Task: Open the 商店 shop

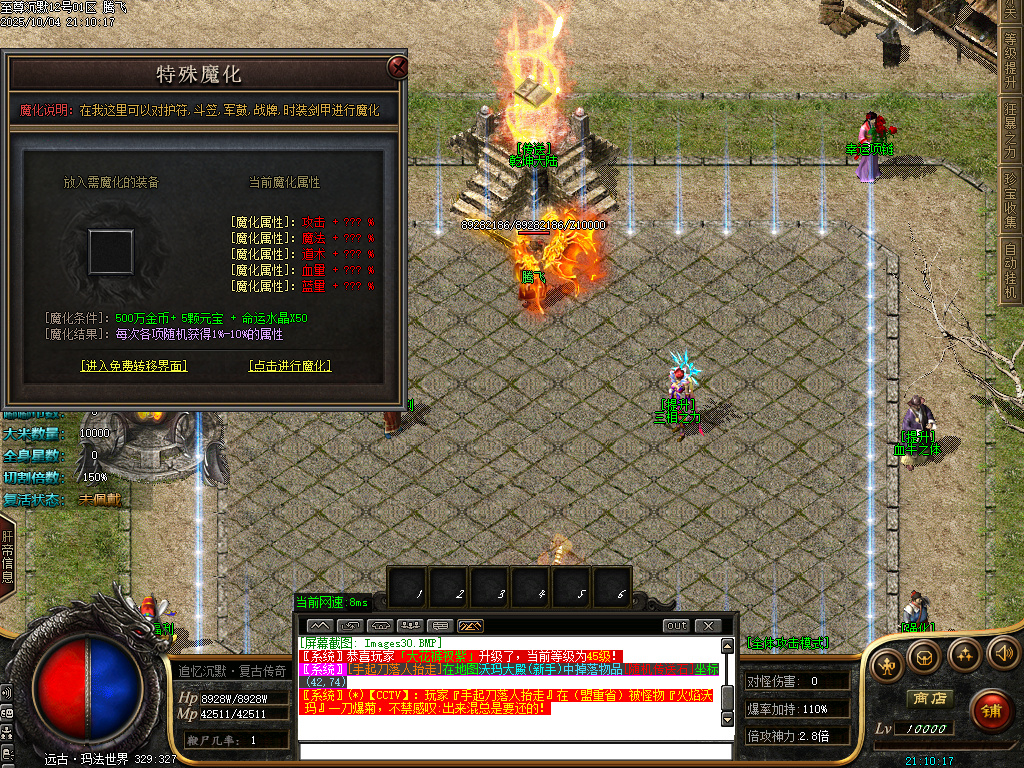Action: (927, 698)
